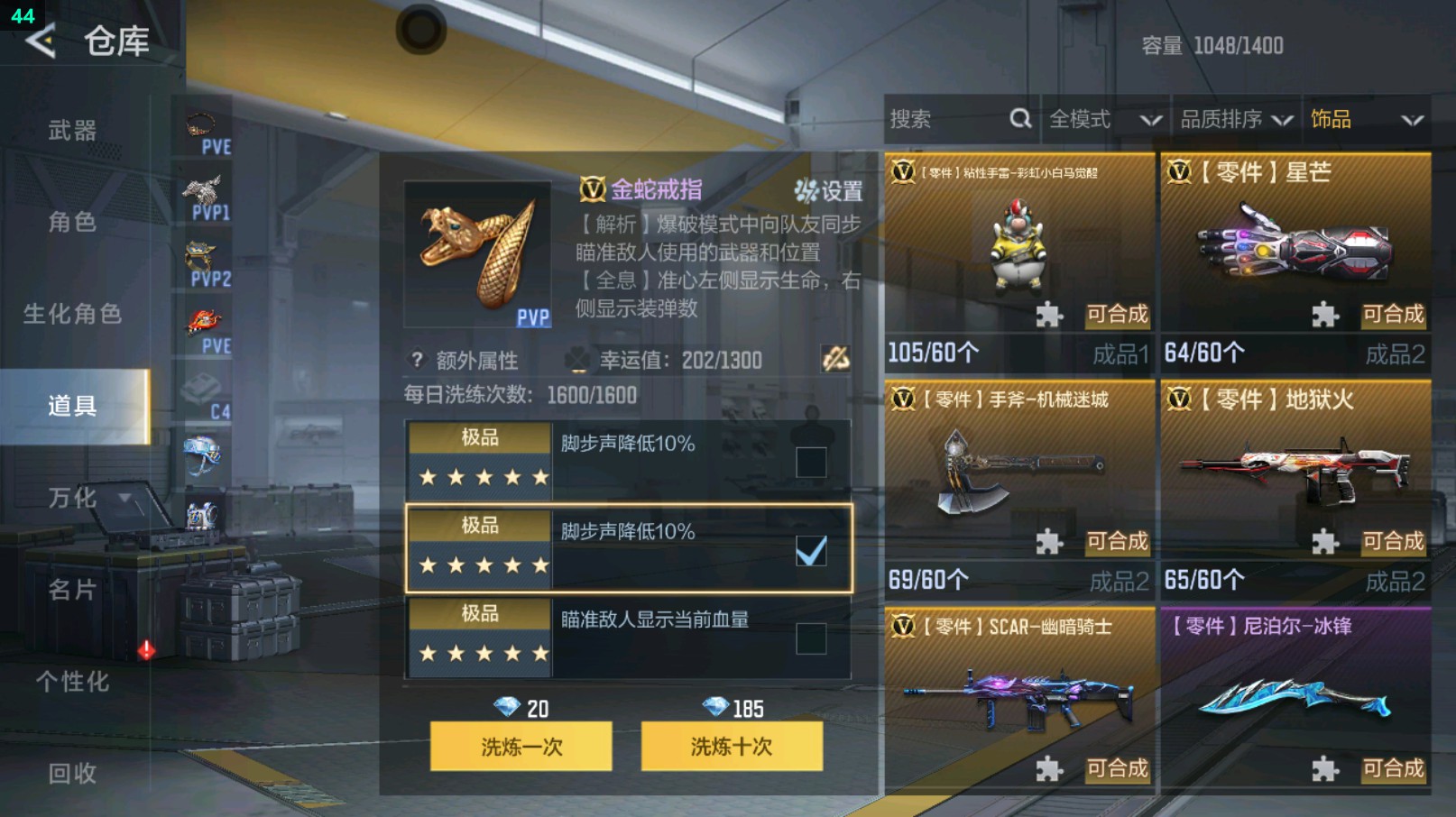Tap the lock icon next to 幸运值

(834, 360)
